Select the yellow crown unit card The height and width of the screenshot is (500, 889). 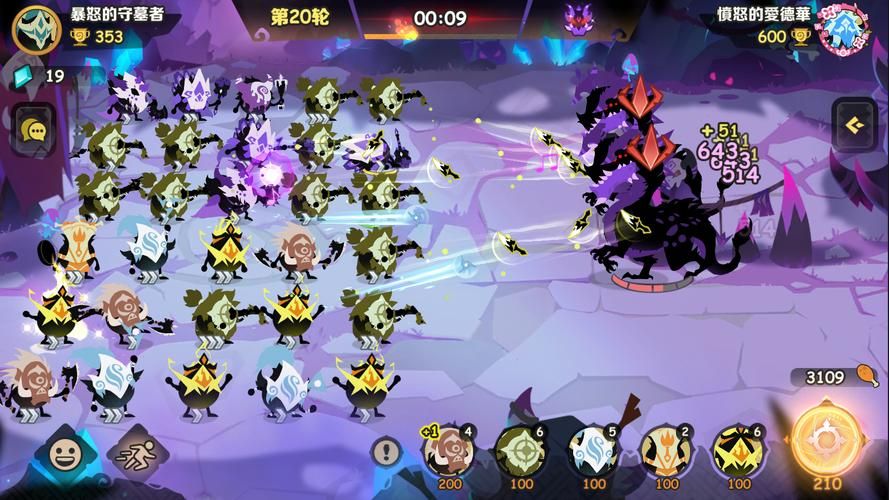738,452
